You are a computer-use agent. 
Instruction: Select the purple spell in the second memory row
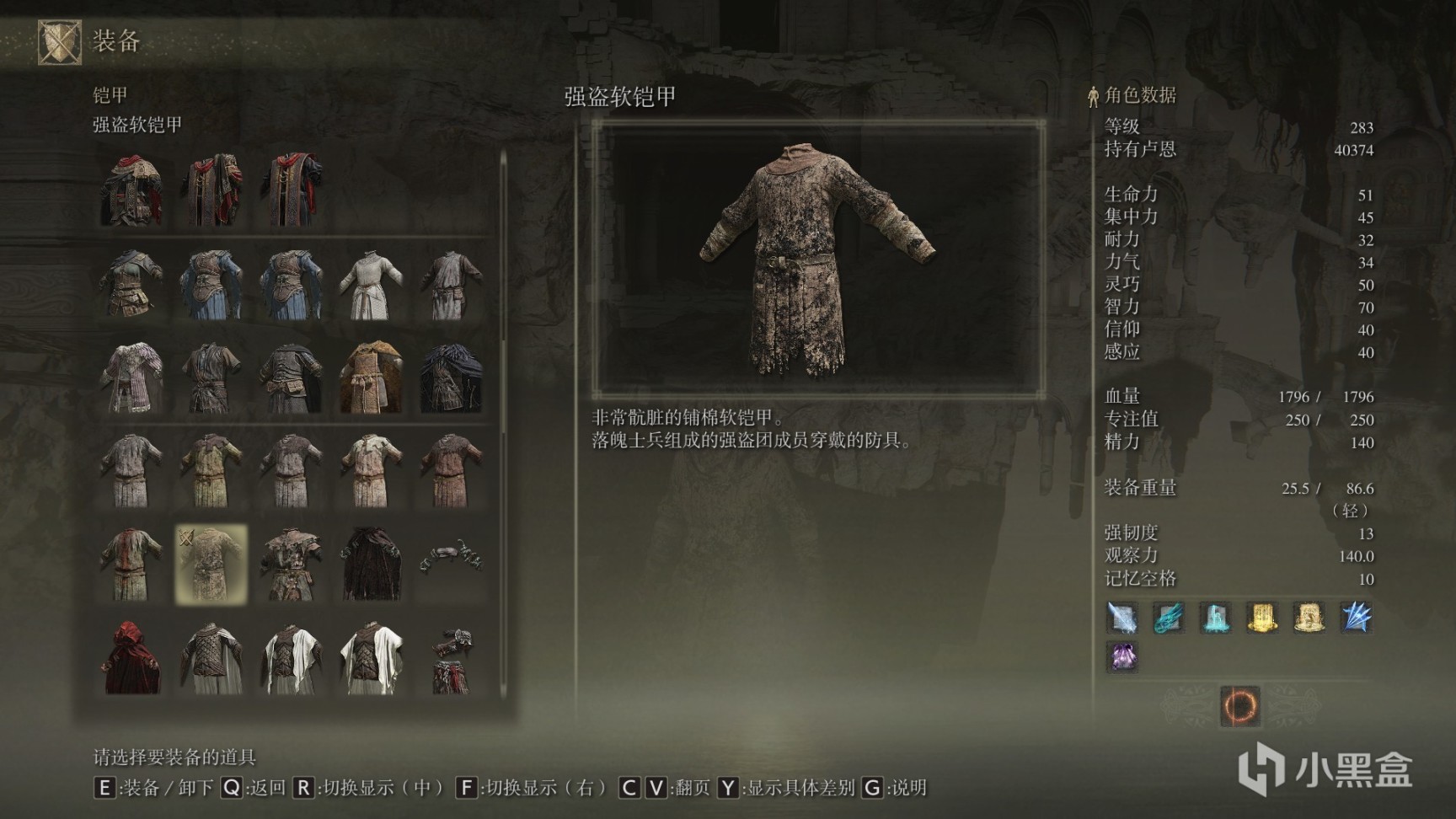point(1123,659)
